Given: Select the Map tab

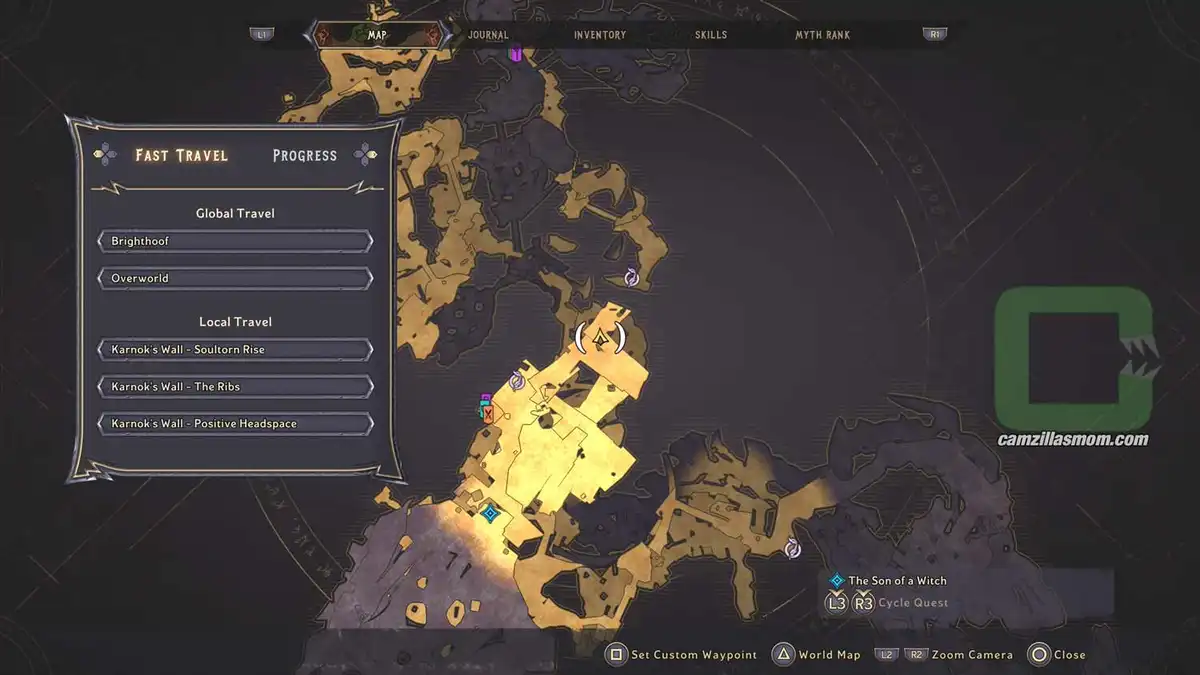Looking at the screenshot, I should click(377, 35).
